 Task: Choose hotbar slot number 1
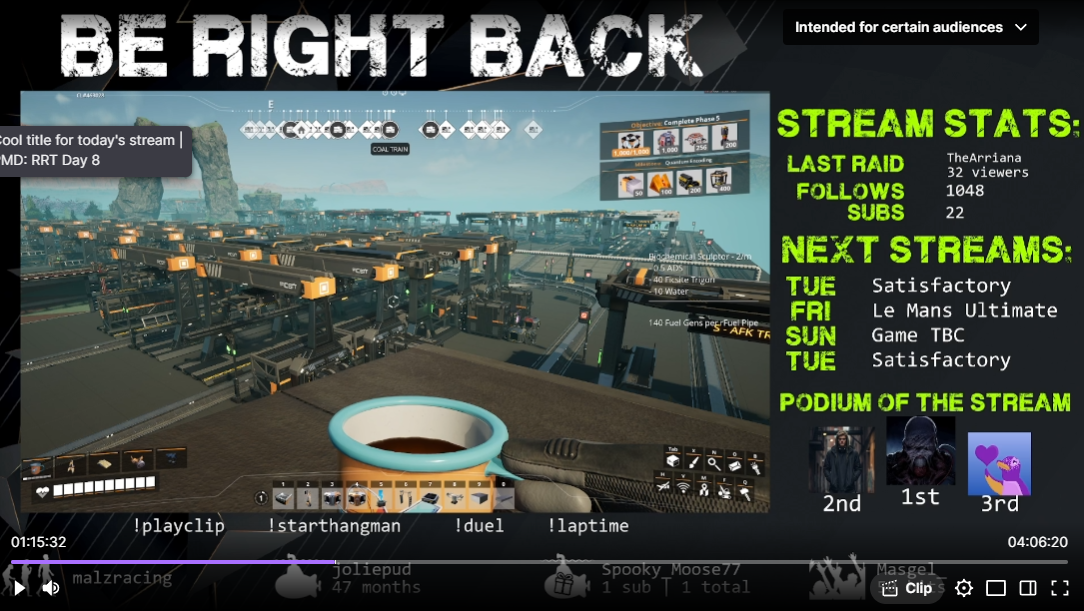click(284, 497)
